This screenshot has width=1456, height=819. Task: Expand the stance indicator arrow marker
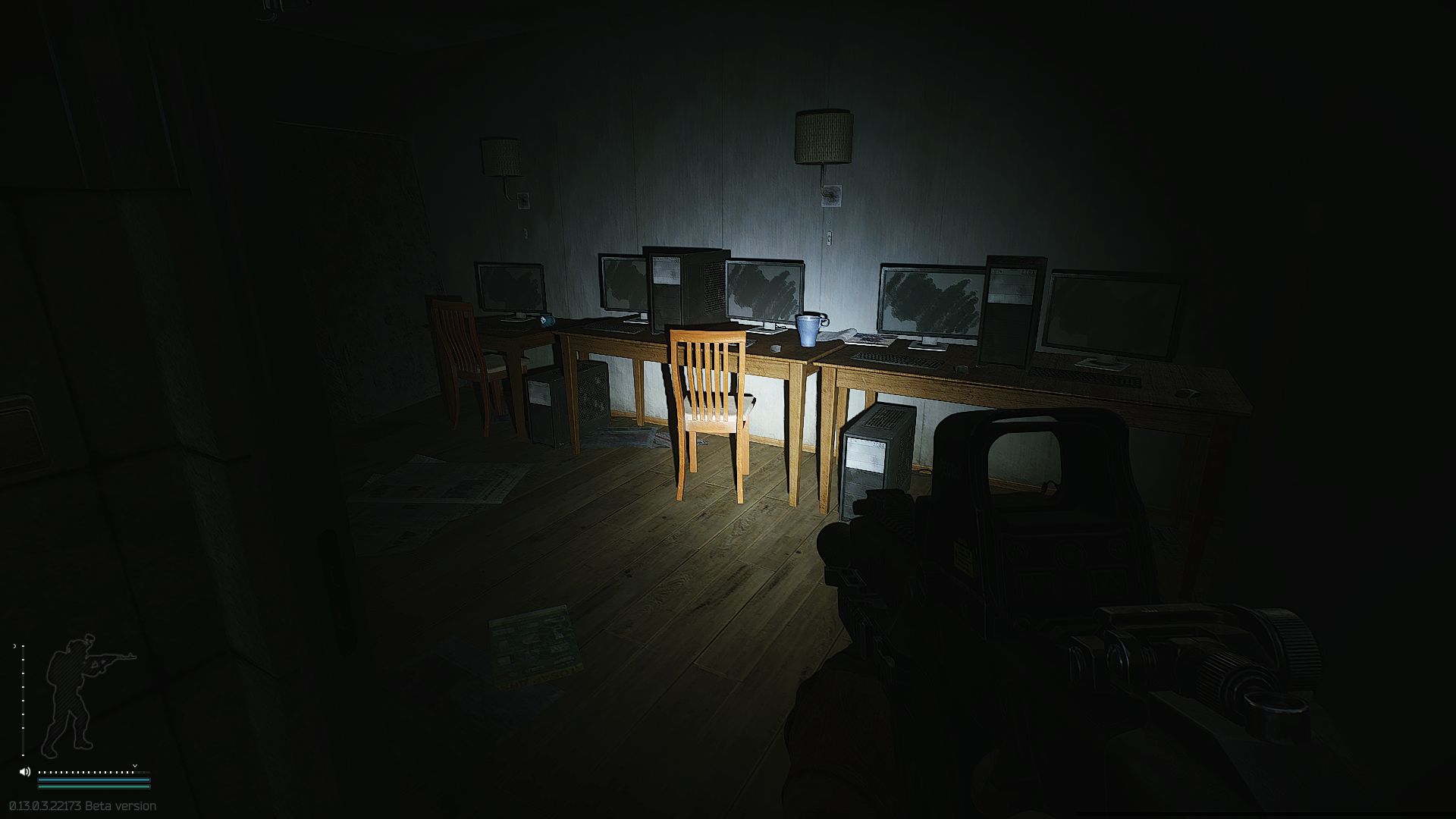coord(15,647)
